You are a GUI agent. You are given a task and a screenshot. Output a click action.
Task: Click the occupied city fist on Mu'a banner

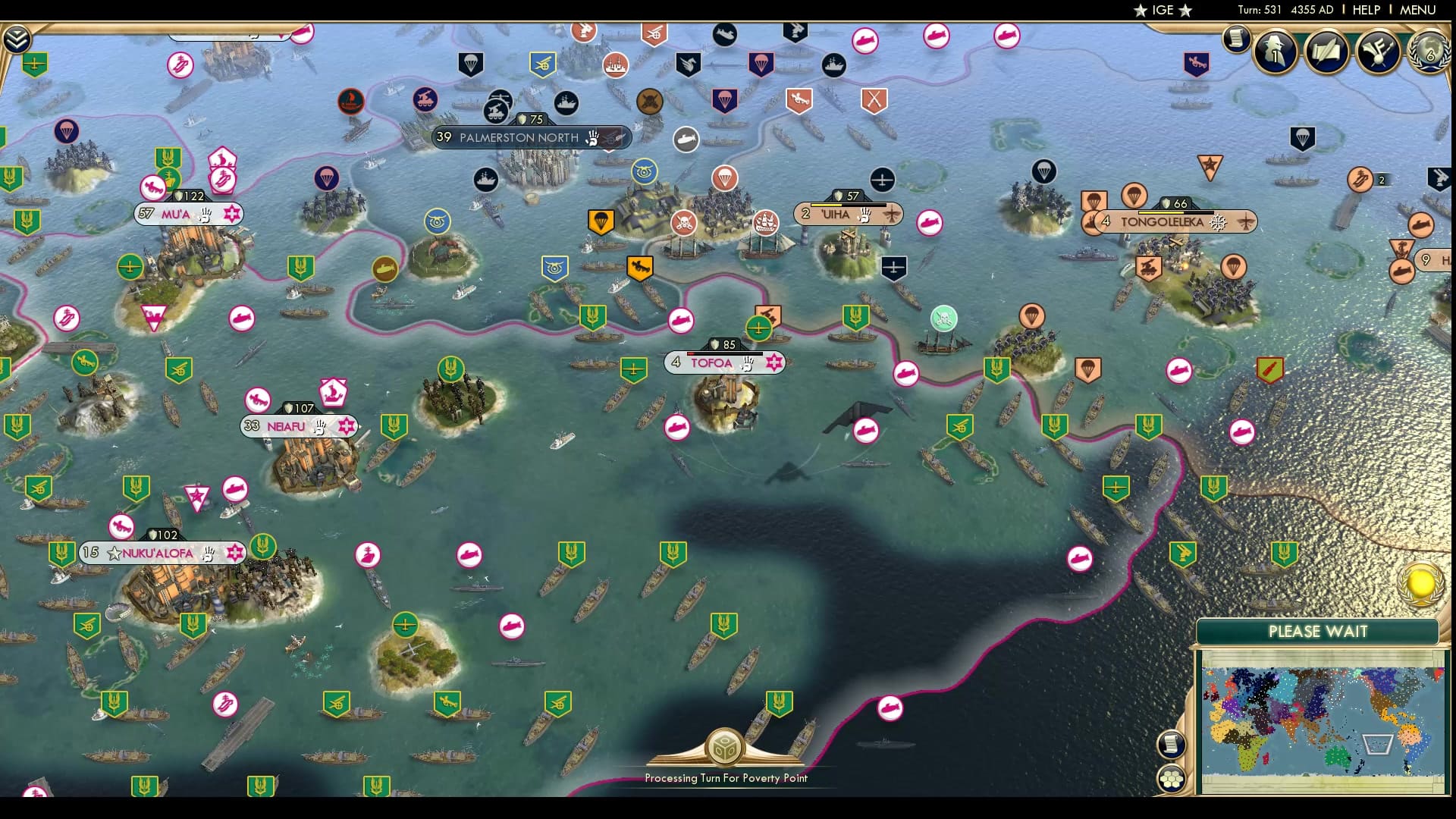[204, 215]
